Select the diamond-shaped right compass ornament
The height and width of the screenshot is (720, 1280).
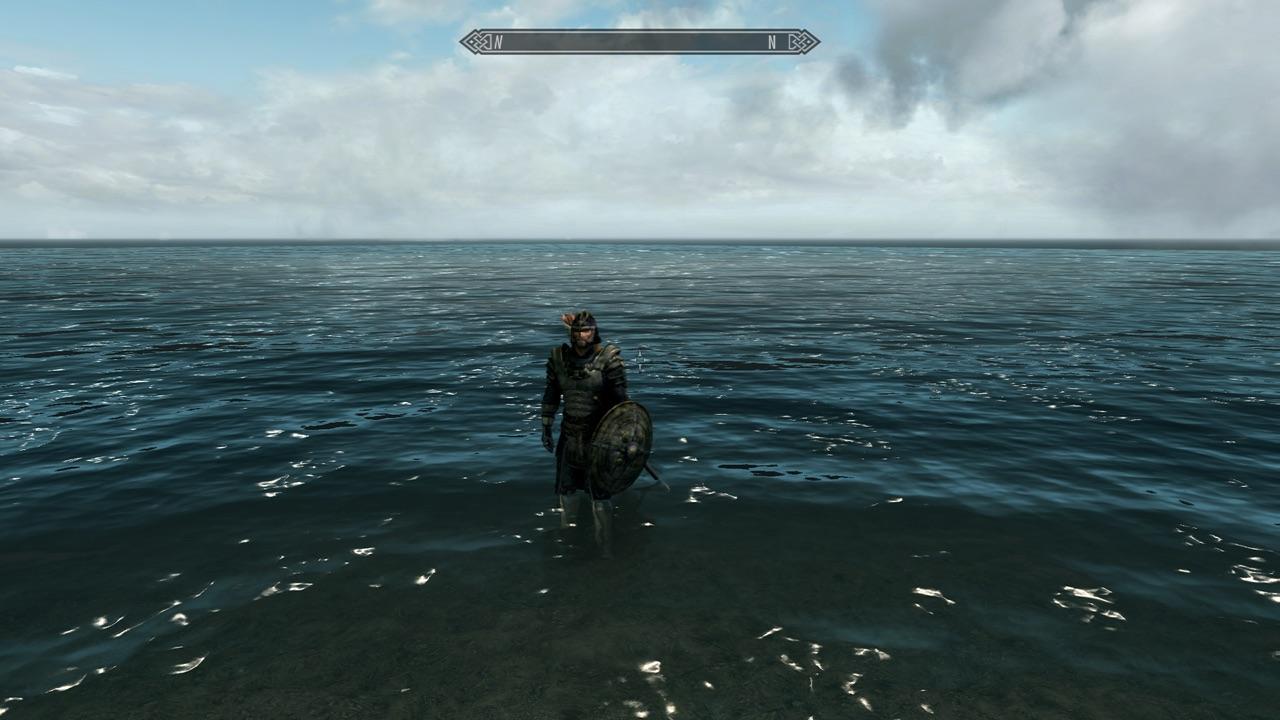802,42
